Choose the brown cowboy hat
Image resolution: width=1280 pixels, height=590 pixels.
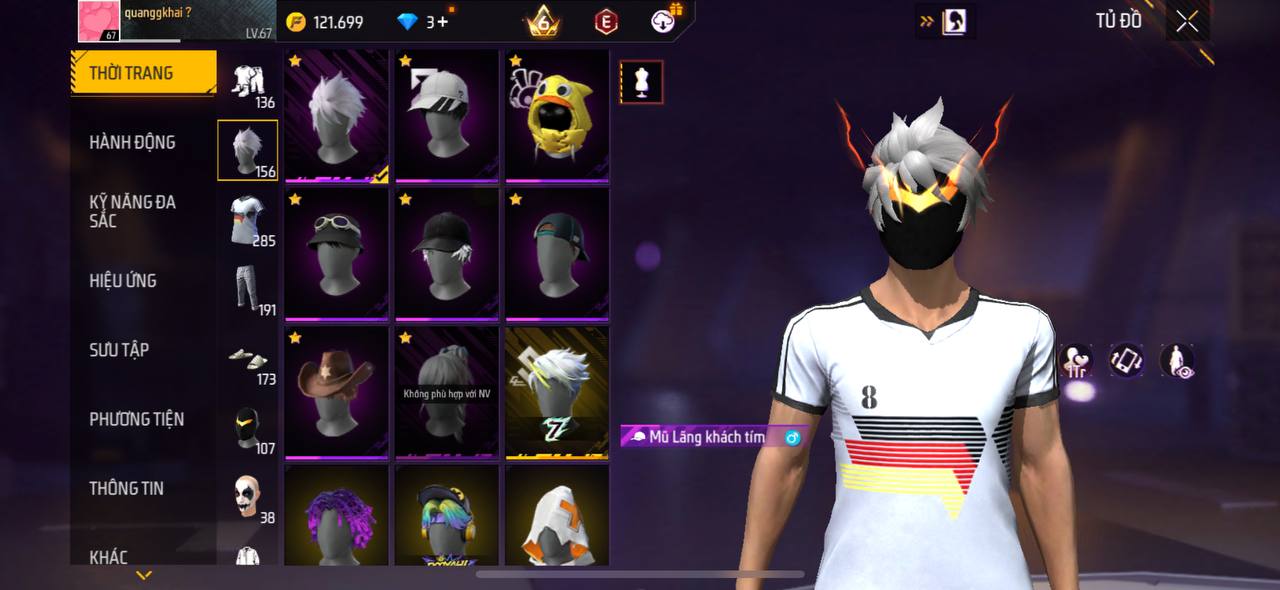(336, 392)
